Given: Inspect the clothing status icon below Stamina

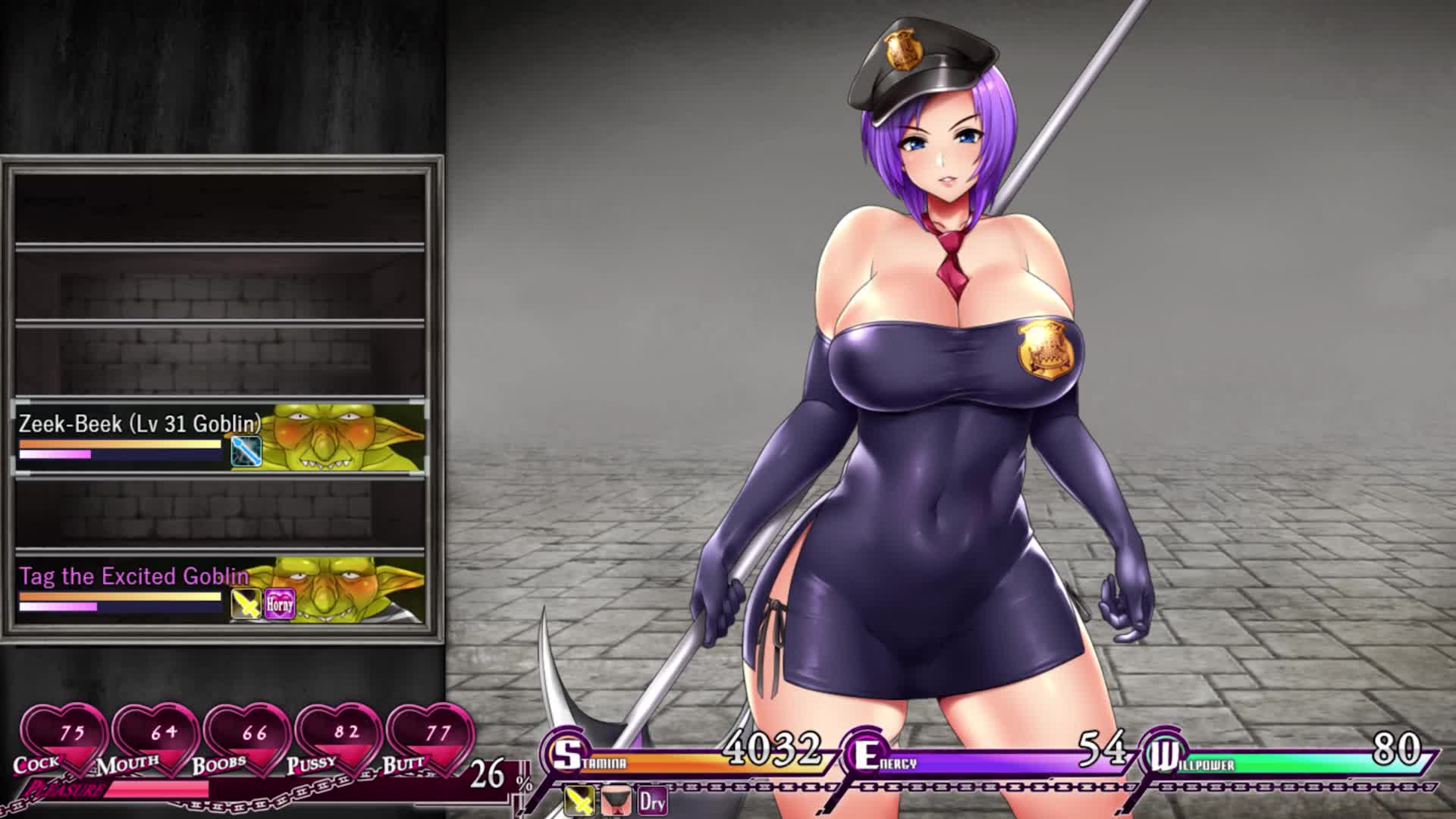Looking at the screenshot, I should point(616,801).
